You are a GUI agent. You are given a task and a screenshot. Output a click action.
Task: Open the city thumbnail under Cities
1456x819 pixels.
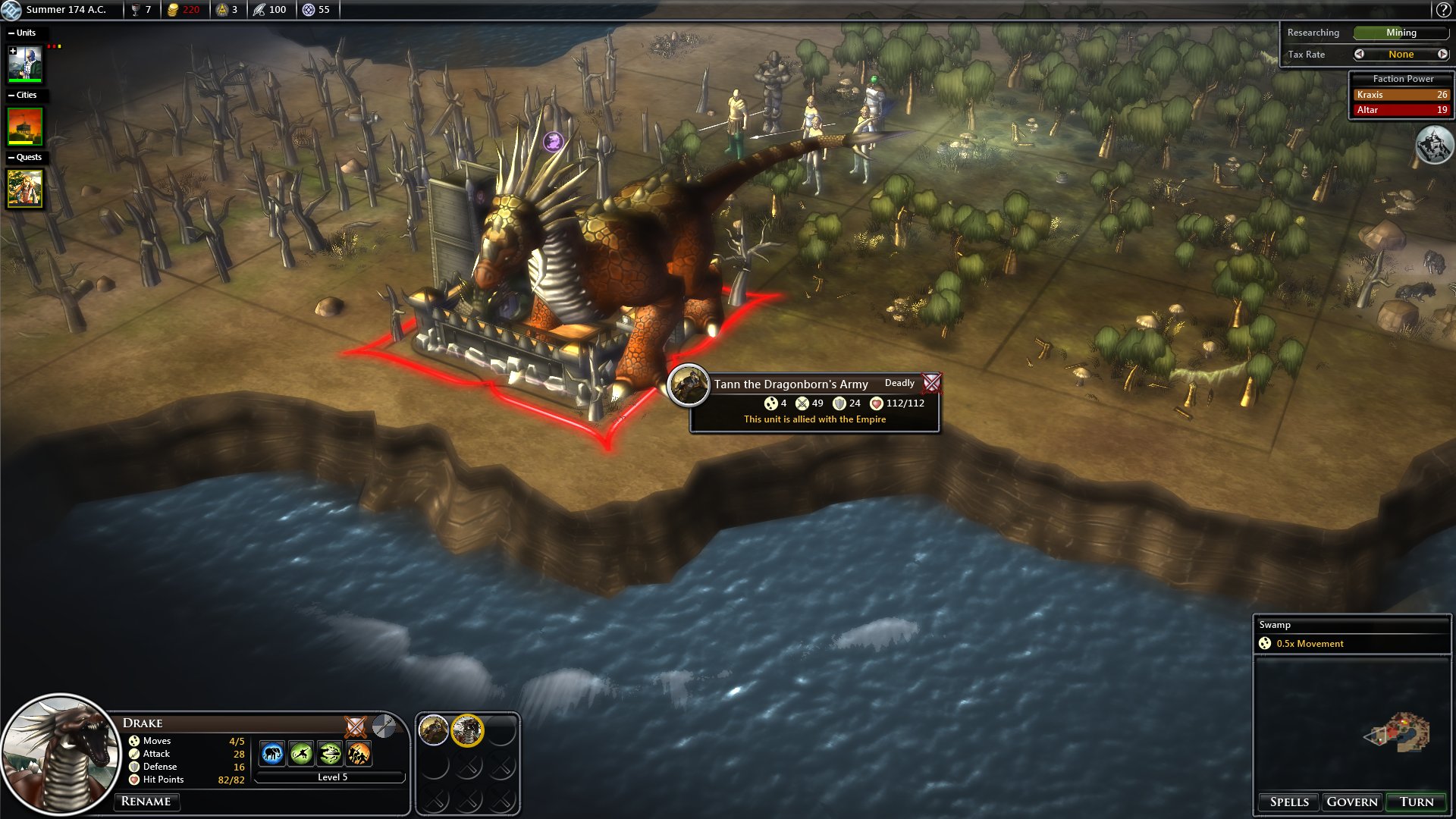point(25,126)
